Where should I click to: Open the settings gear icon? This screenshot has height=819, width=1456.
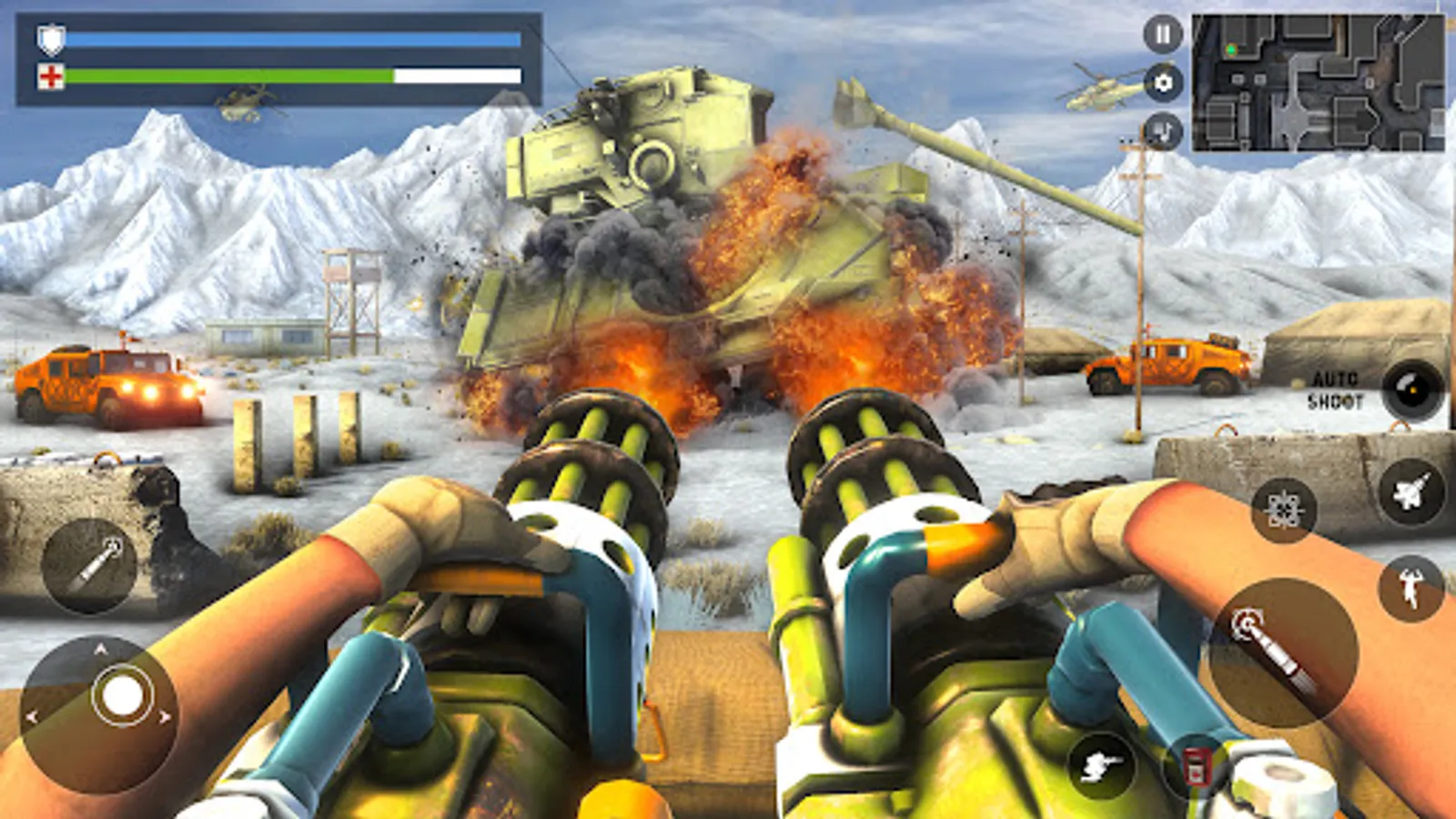[x=1162, y=84]
